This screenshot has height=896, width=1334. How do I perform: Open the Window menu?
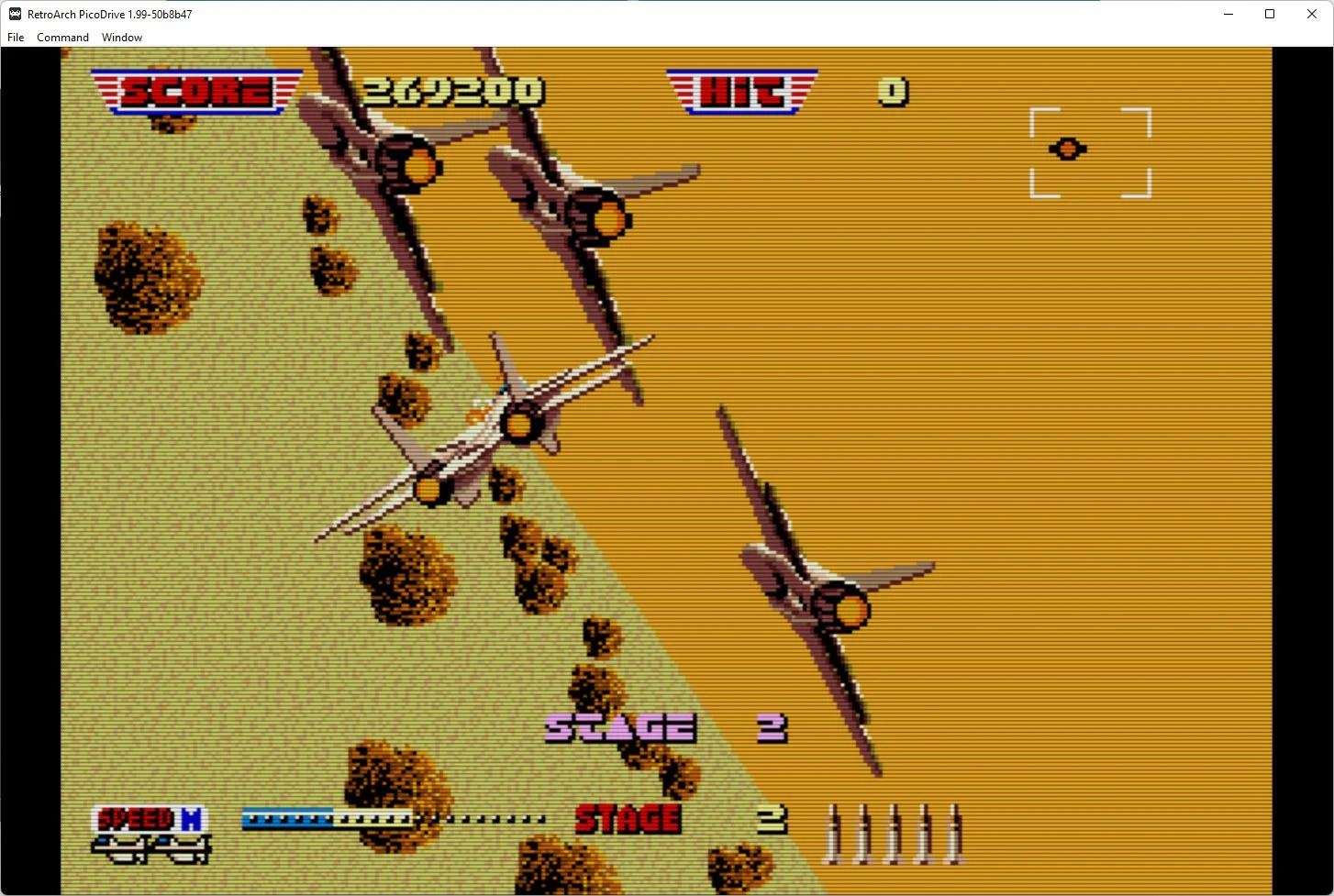point(121,37)
